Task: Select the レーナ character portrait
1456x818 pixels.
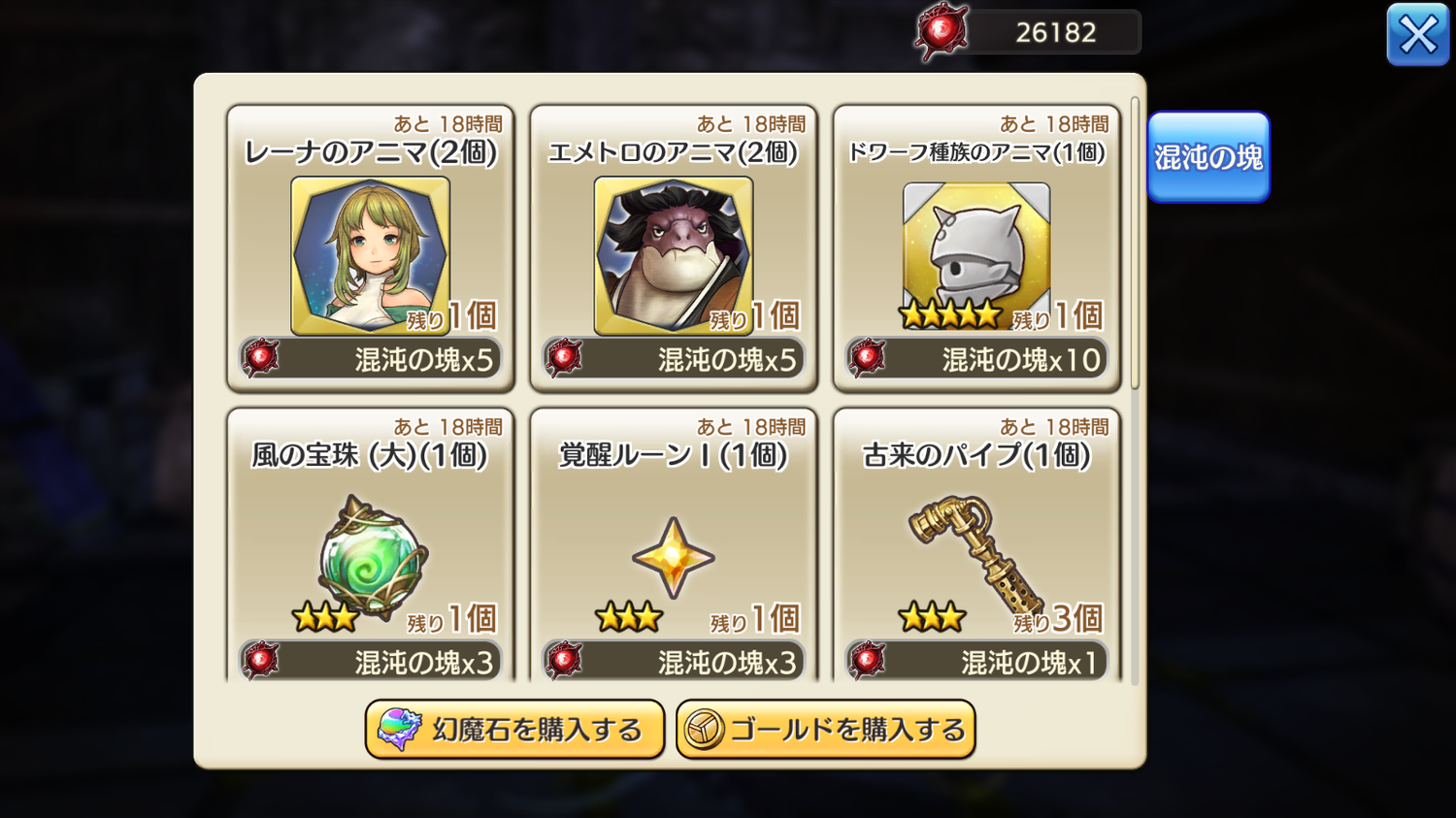Action: click(x=370, y=254)
